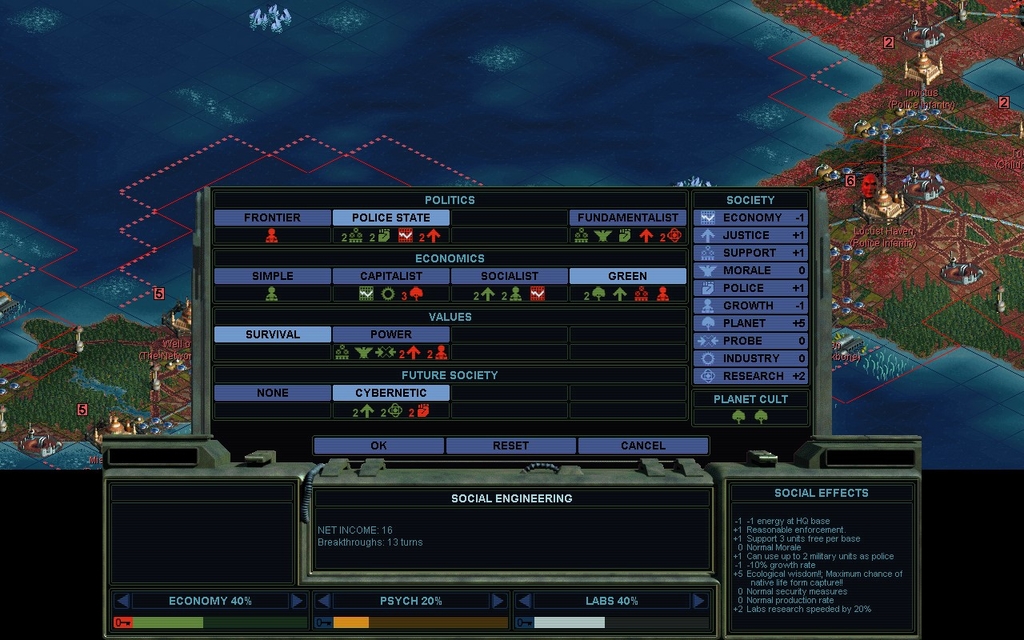Choose Survival values
This screenshot has width=1024, height=640.
tap(272, 335)
